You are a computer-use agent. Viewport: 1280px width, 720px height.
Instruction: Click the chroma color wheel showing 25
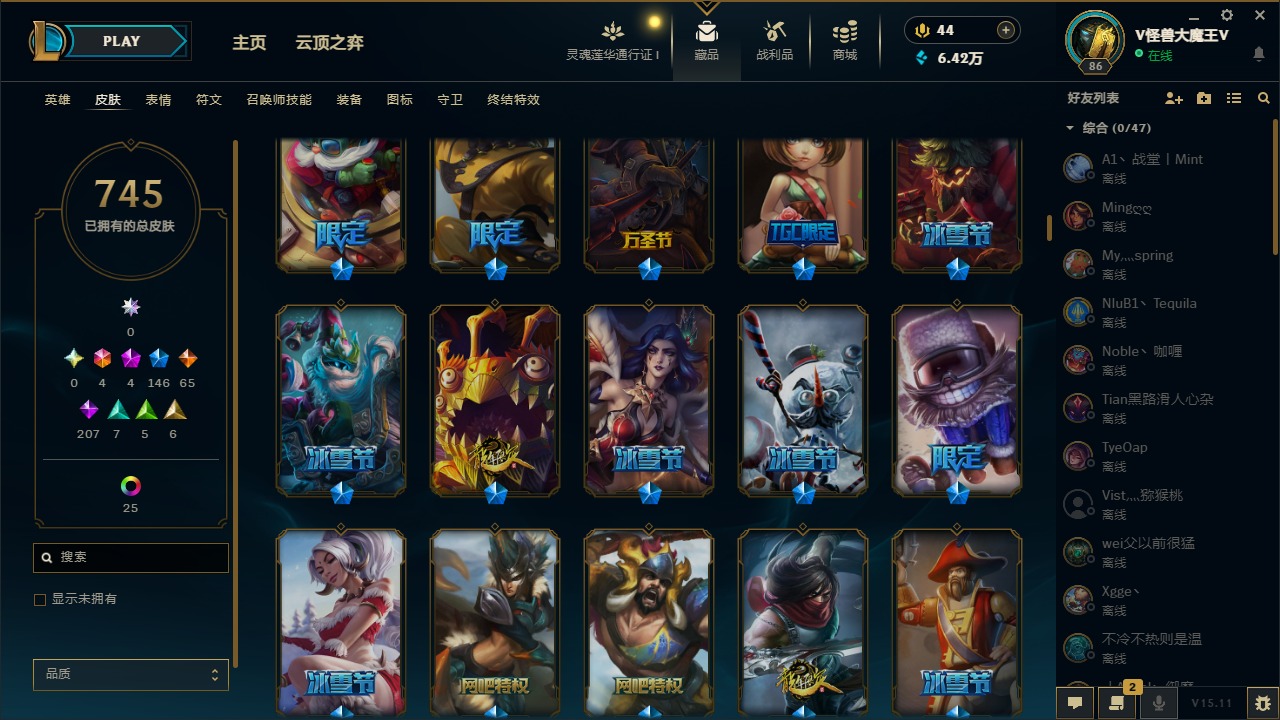pyautogui.click(x=130, y=487)
